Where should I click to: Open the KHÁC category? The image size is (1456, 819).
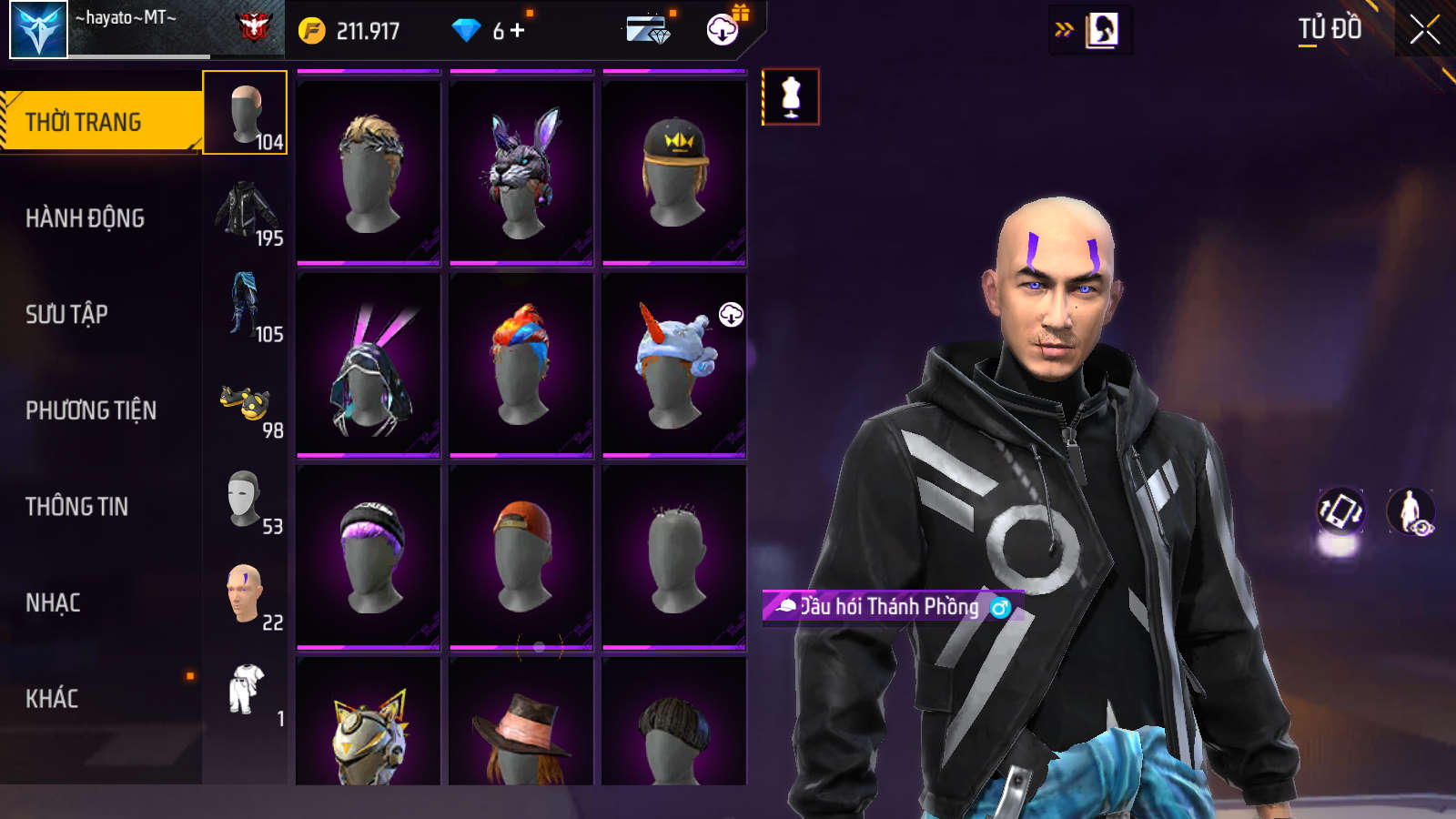[52, 699]
